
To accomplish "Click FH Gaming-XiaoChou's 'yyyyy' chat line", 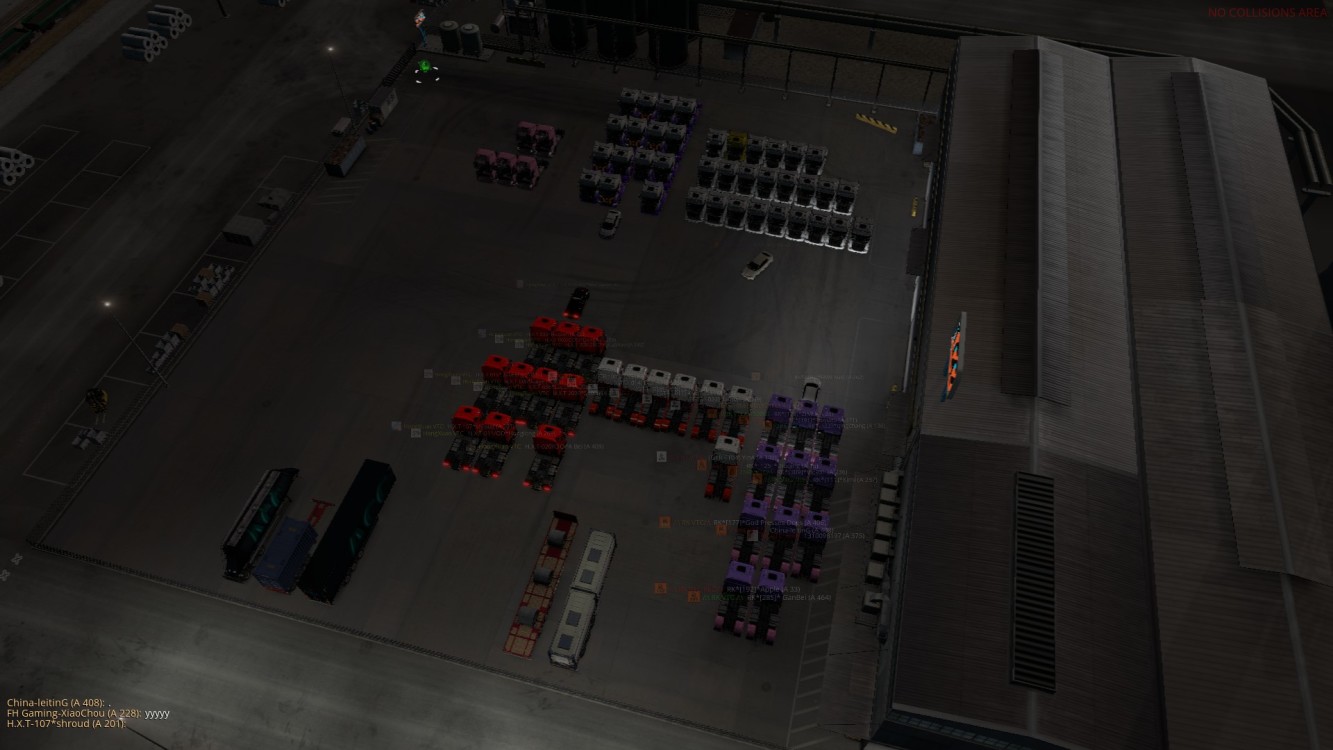I will pyautogui.click(x=88, y=713).
